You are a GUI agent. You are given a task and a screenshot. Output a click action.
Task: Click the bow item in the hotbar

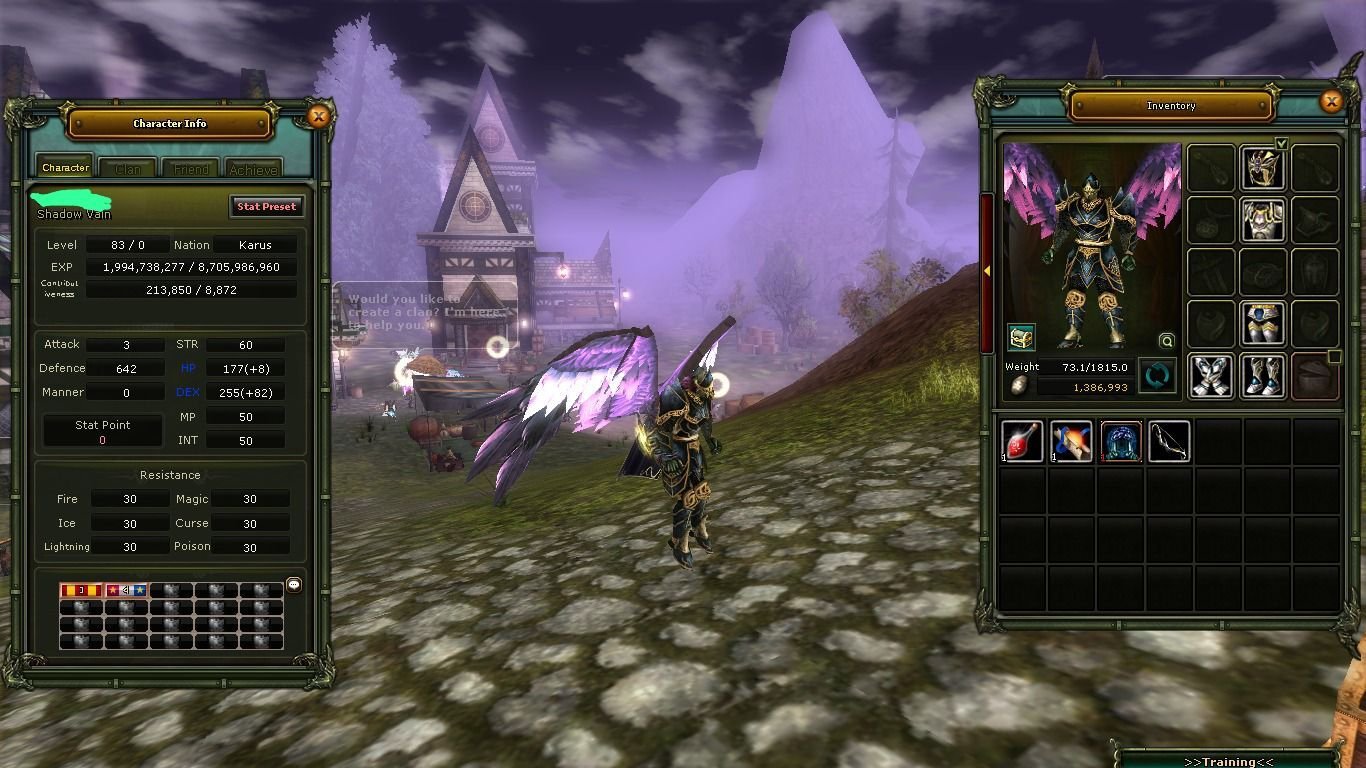pyautogui.click(x=1168, y=441)
